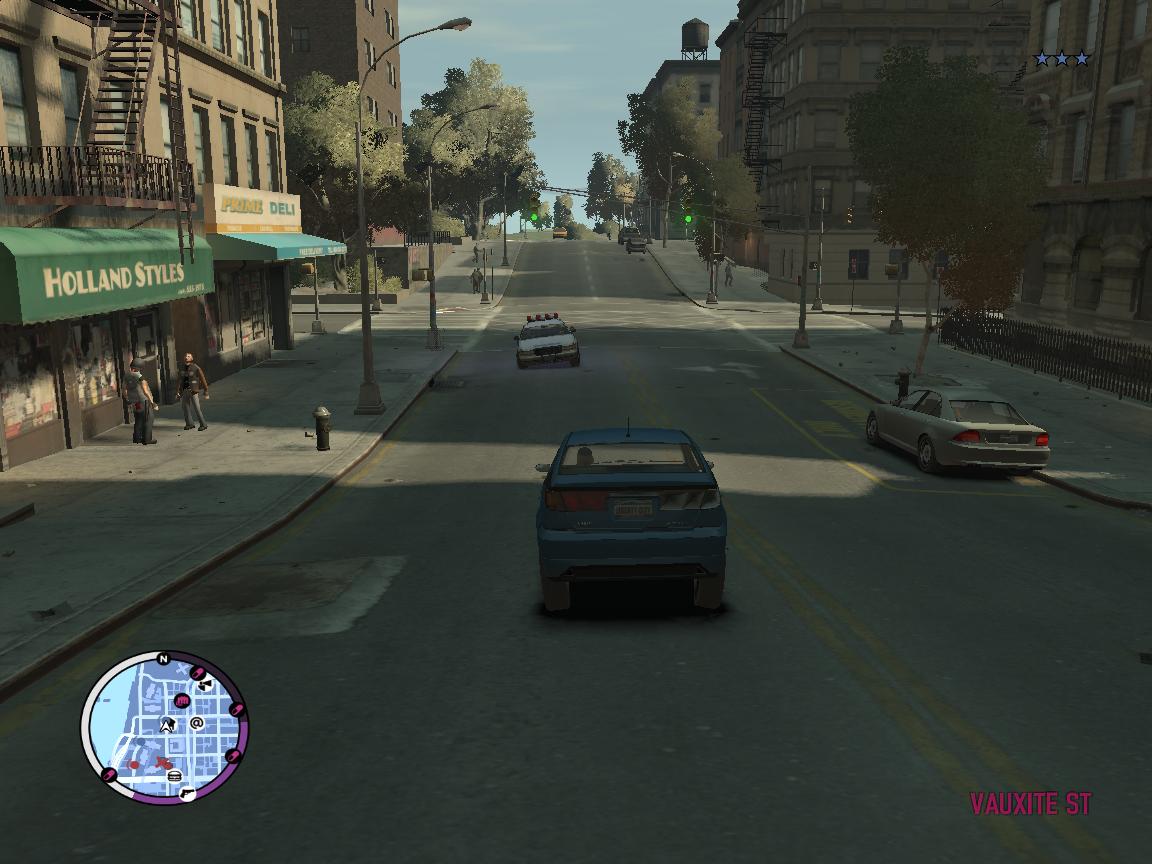Select the @ internet cafe blip
The image size is (1152, 864).
197,723
